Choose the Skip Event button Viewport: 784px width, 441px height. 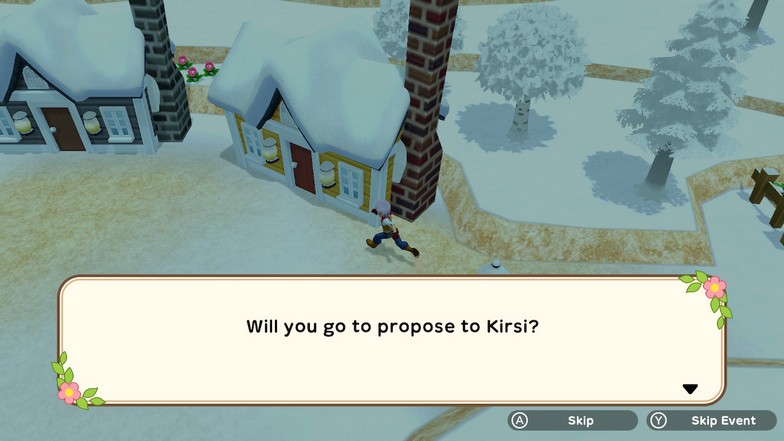(711, 421)
